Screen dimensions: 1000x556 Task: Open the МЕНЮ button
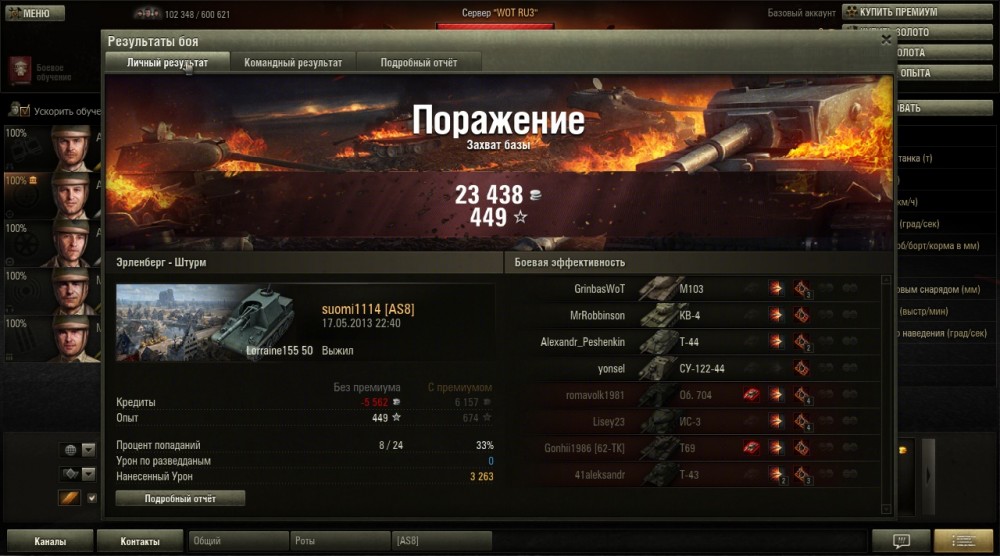point(35,13)
